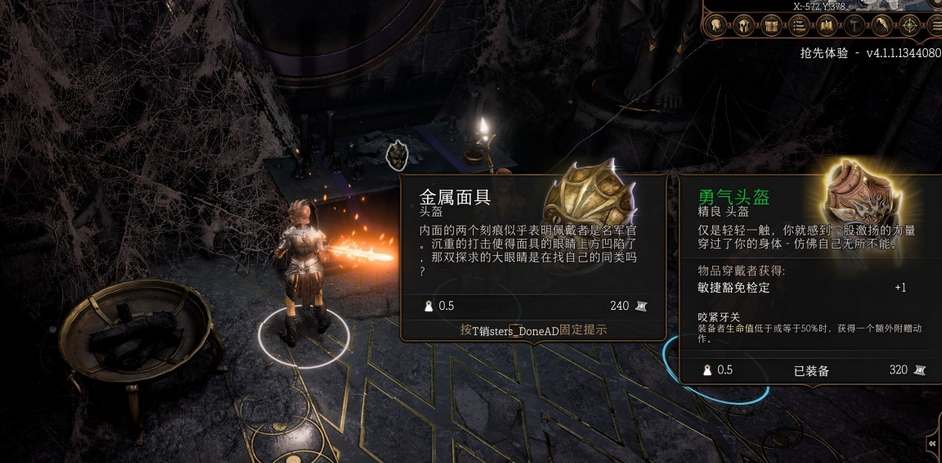Select the bird silhouette icon
Screen dimensions: 942x463
pyautogui.click(x=883, y=25)
